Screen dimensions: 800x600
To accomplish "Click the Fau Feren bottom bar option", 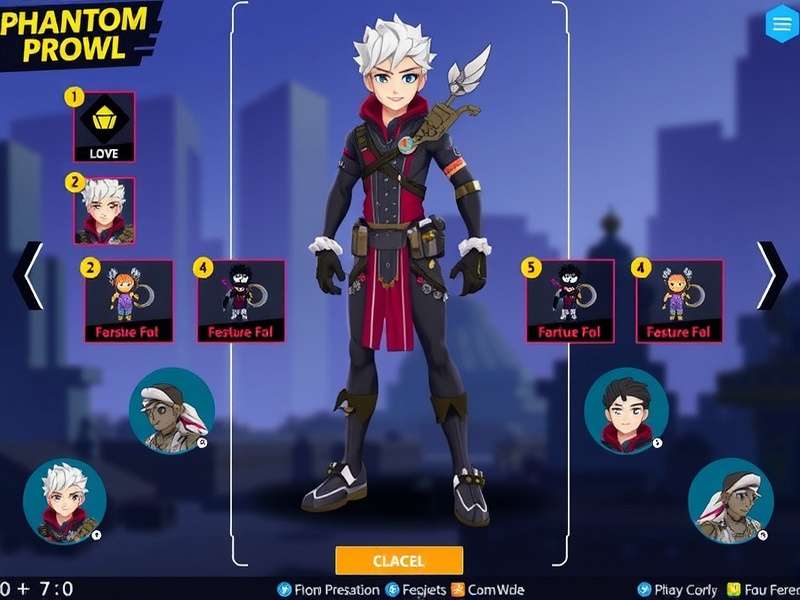I will [x=764, y=590].
